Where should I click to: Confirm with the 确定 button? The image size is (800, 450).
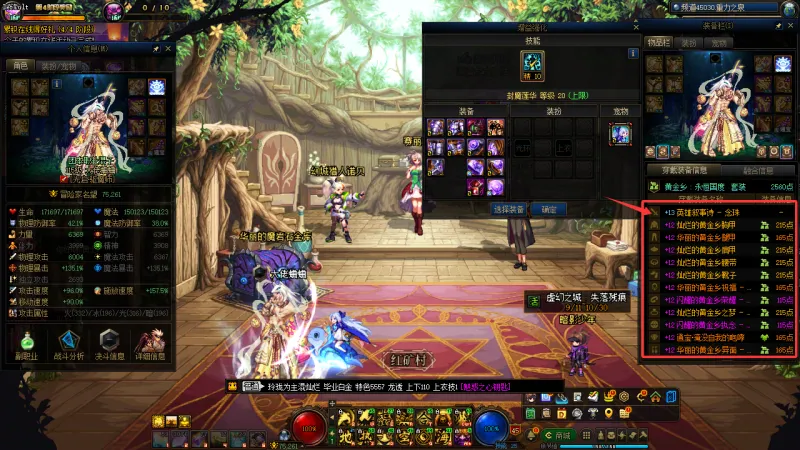[x=549, y=210]
